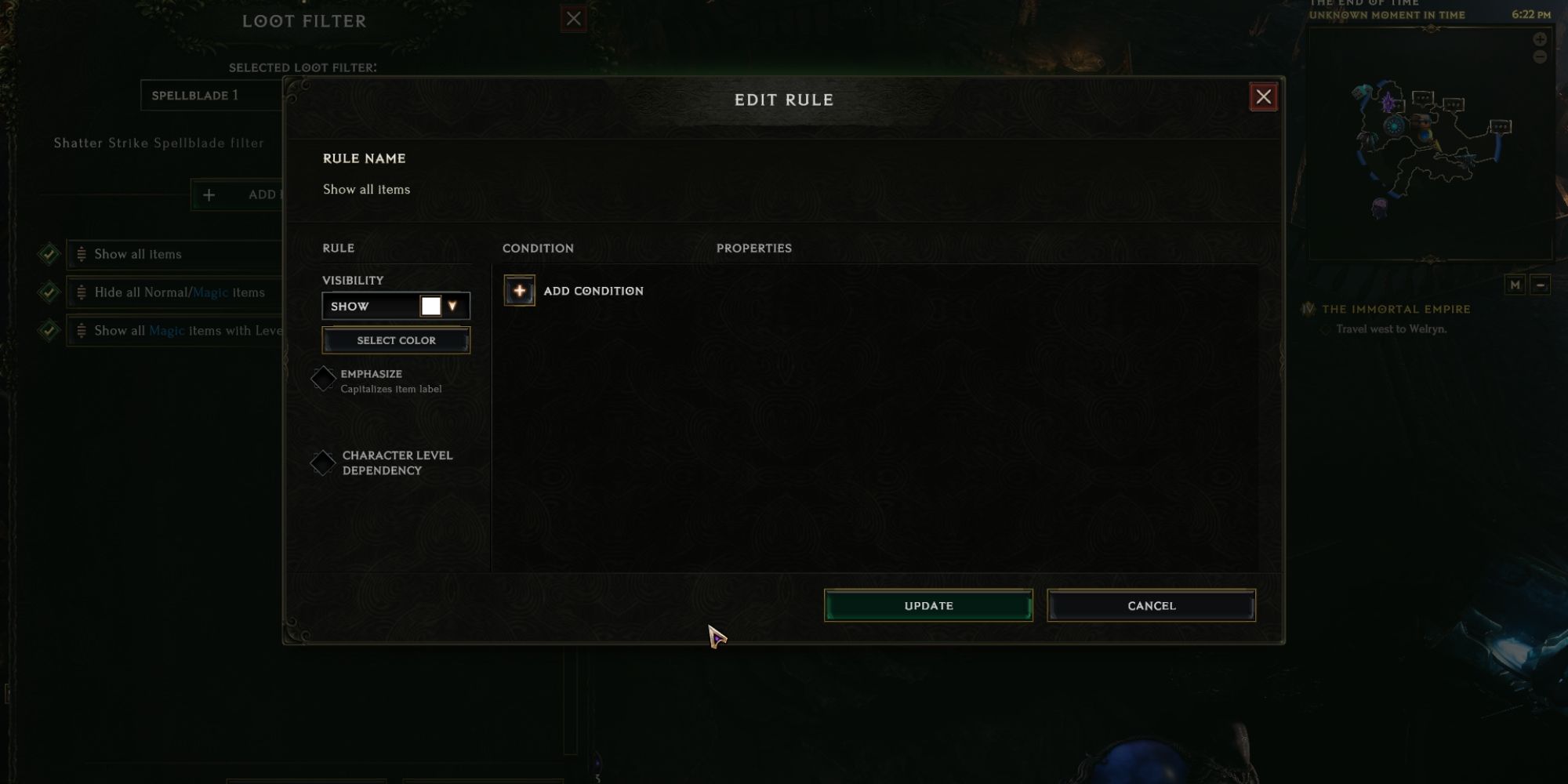Screen dimensions: 1568x784
Task: Open the SHOW visibility dropdown
Action: pos(368,306)
